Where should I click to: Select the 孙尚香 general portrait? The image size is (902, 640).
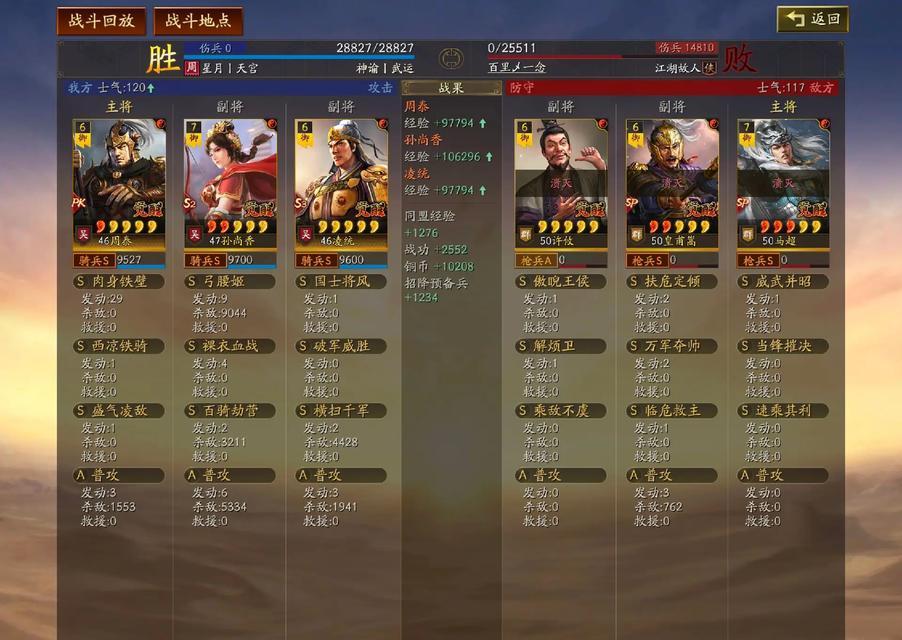point(230,180)
